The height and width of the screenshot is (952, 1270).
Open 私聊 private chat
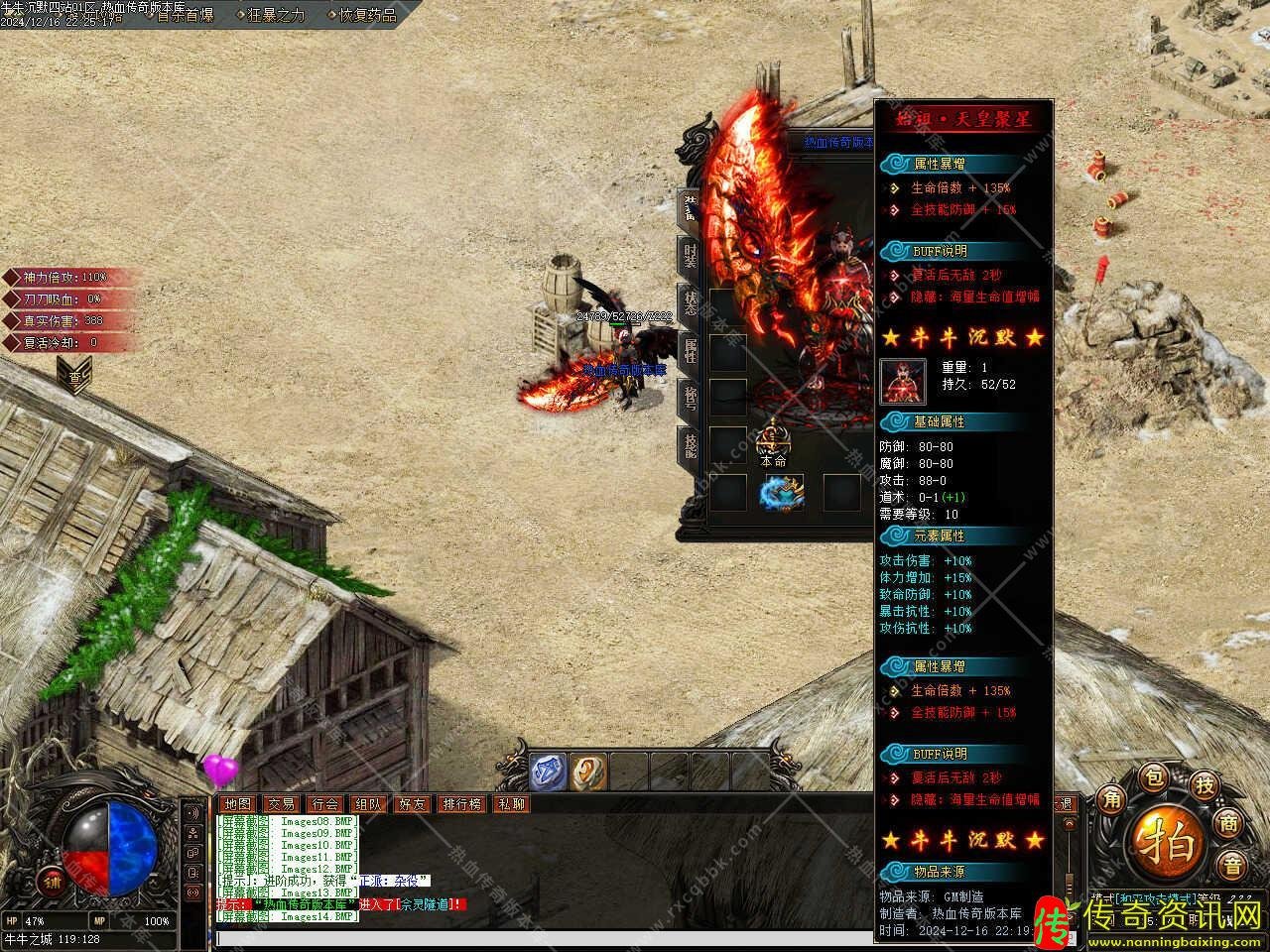pos(512,804)
